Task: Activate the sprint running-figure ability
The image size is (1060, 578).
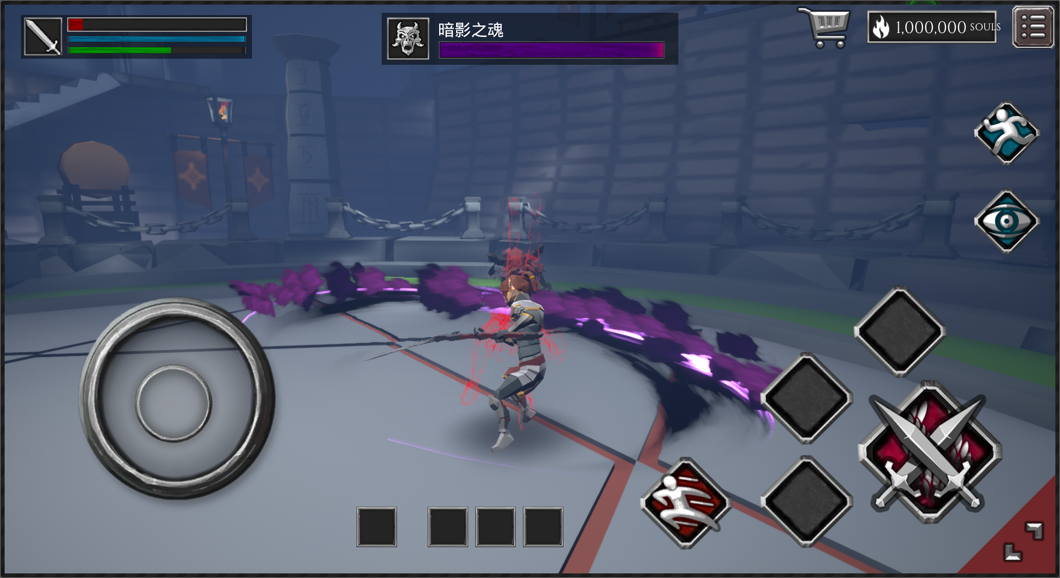Action: pos(1006,133)
